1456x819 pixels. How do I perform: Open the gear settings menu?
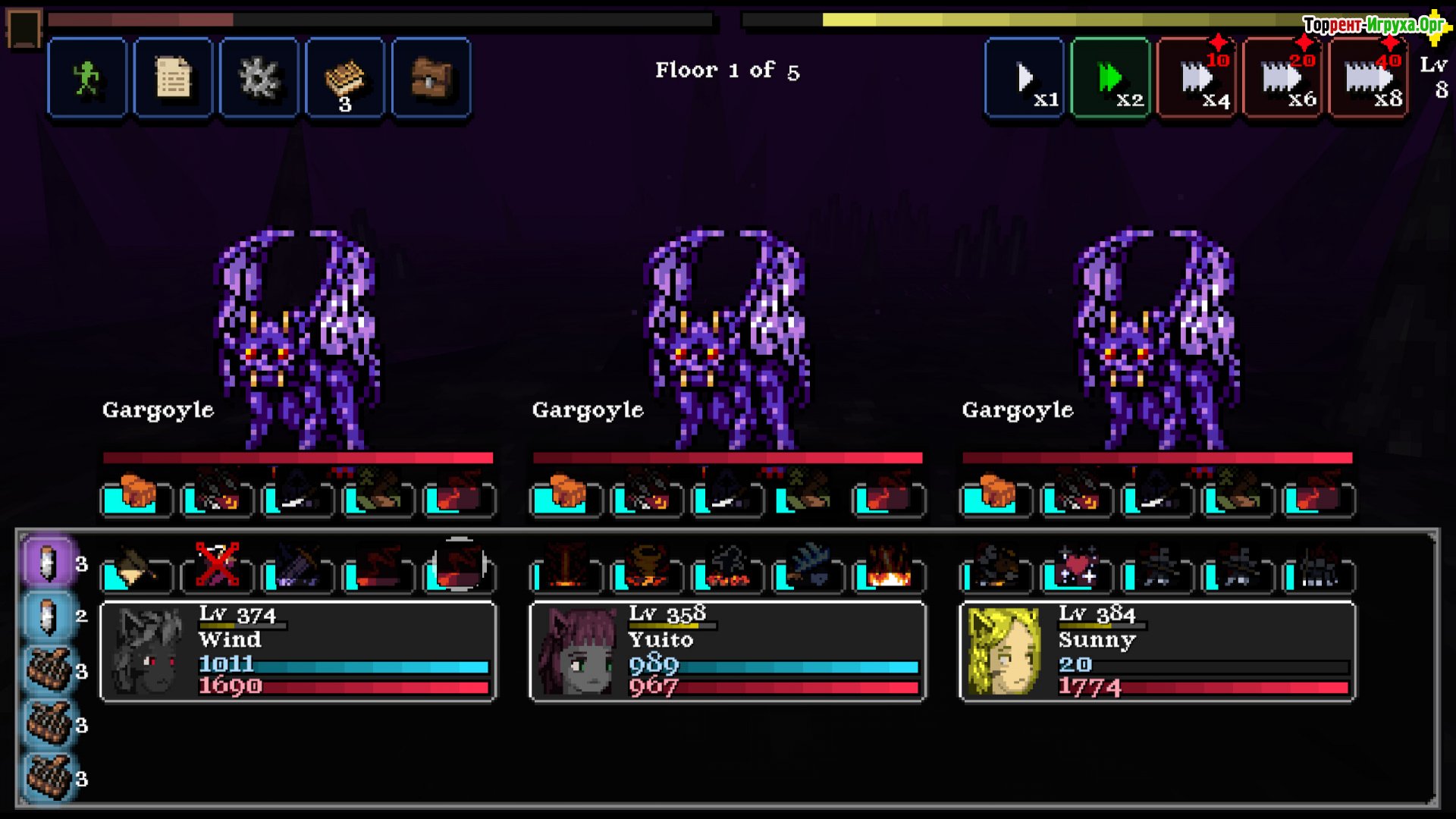tap(259, 78)
